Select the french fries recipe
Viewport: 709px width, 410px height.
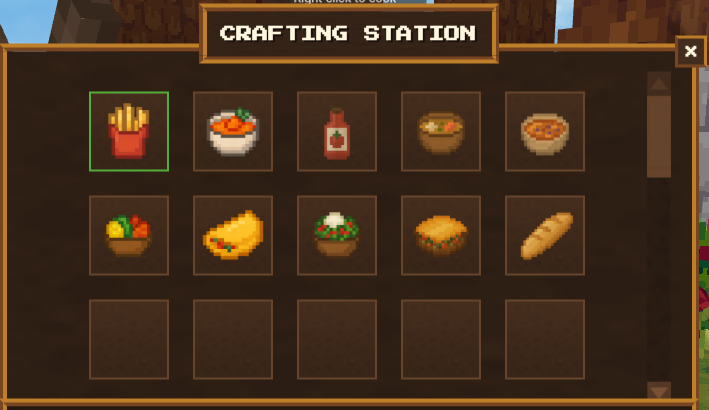tap(129, 131)
